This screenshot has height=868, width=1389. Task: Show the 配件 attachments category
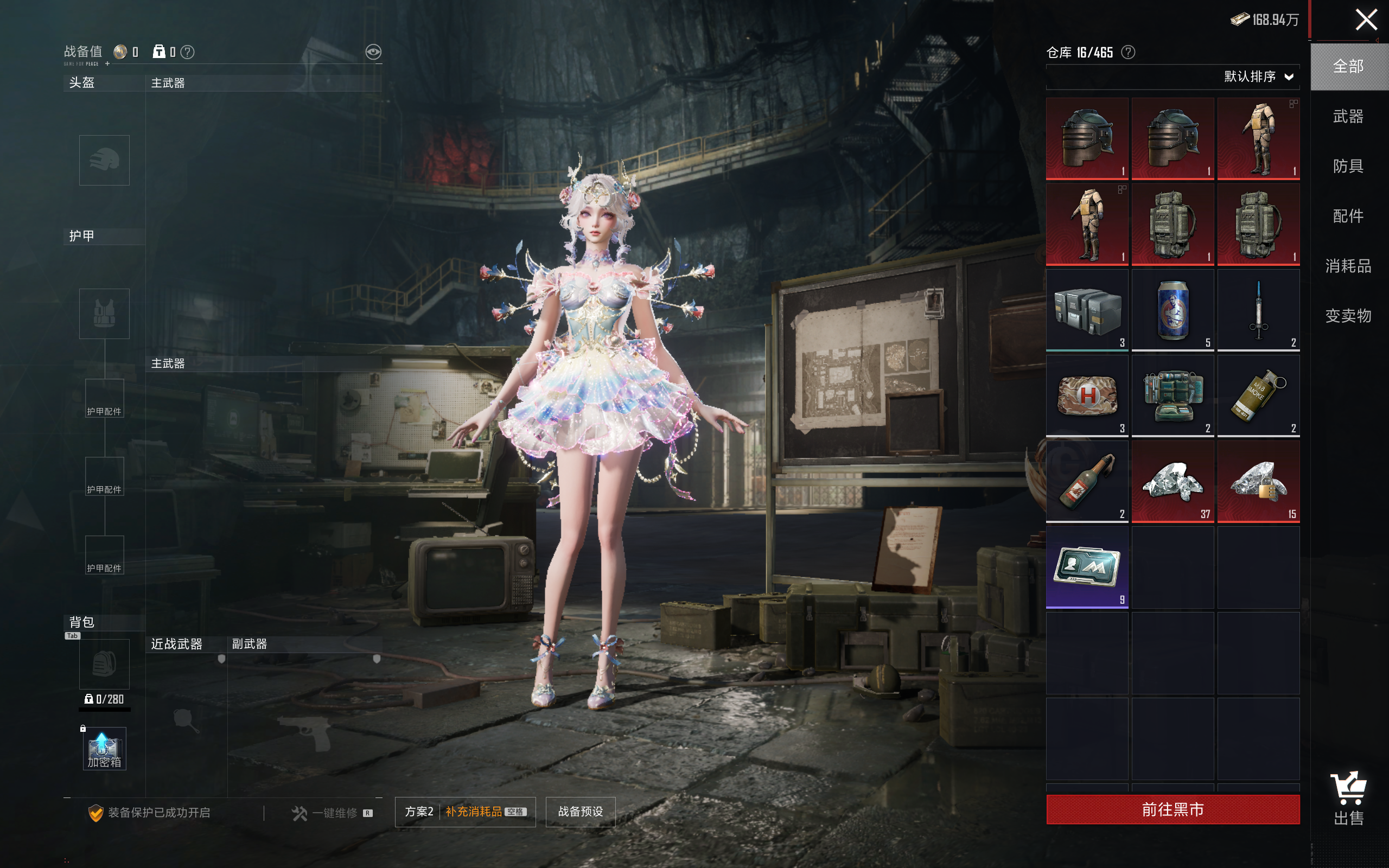[1348, 216]
